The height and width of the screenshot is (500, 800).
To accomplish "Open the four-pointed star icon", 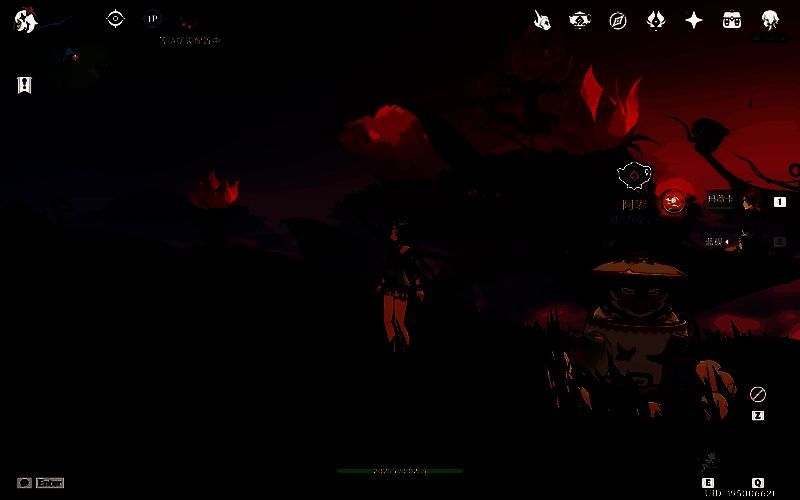I will pos(694,20).
